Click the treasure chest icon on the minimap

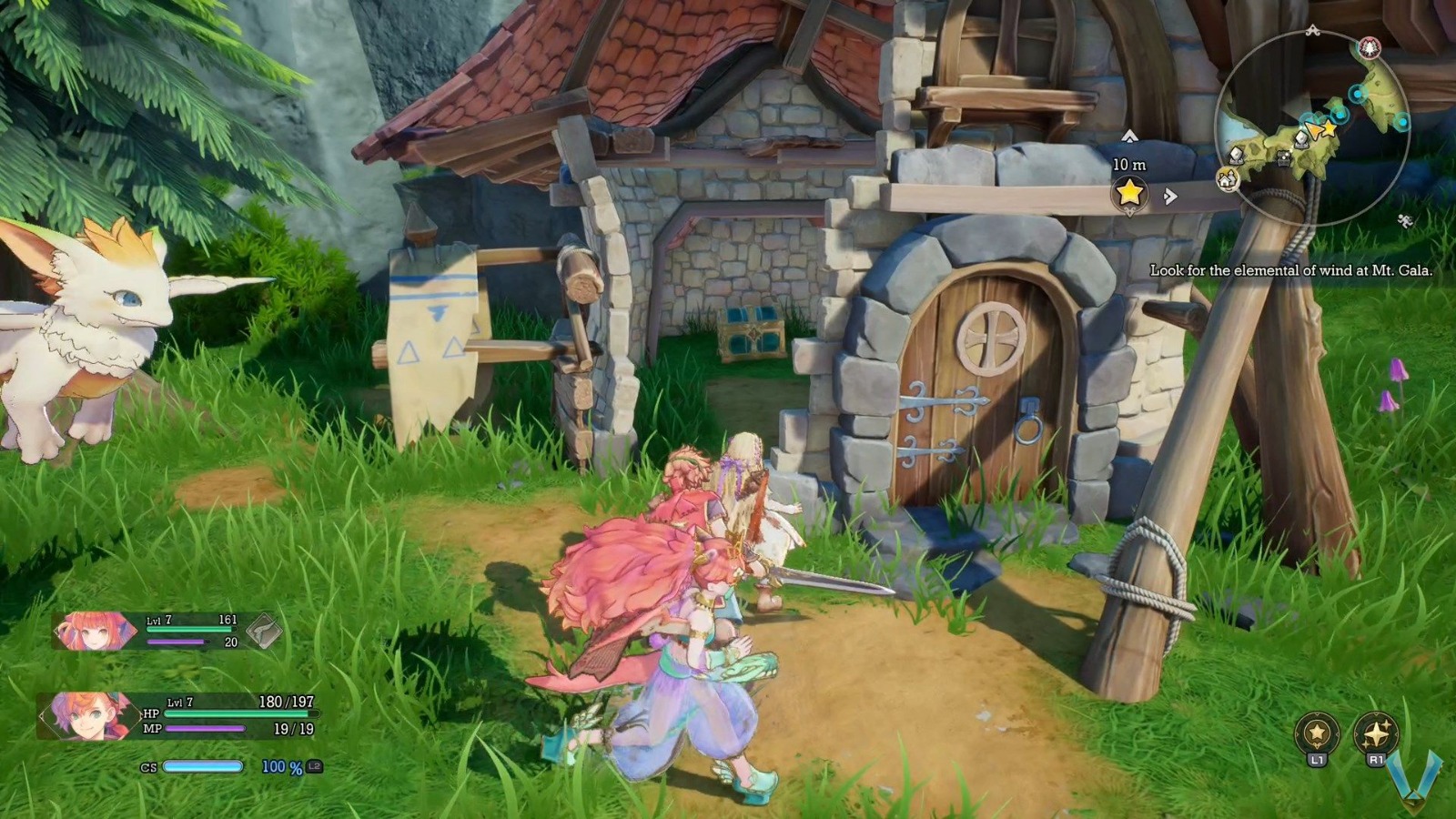click(1283, 157)
